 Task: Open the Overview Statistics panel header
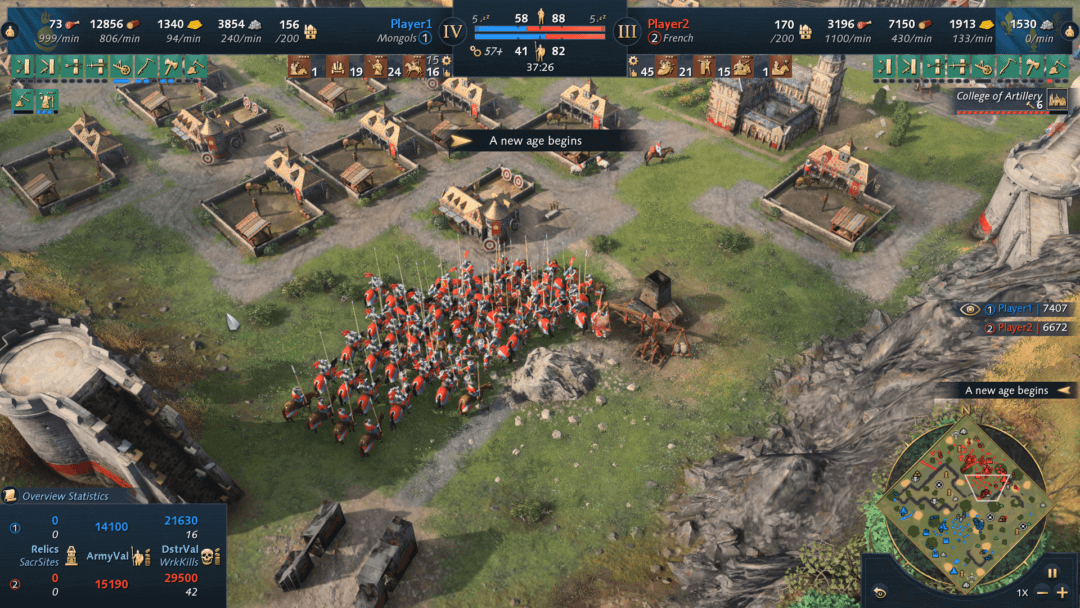(x=65, y=496)
